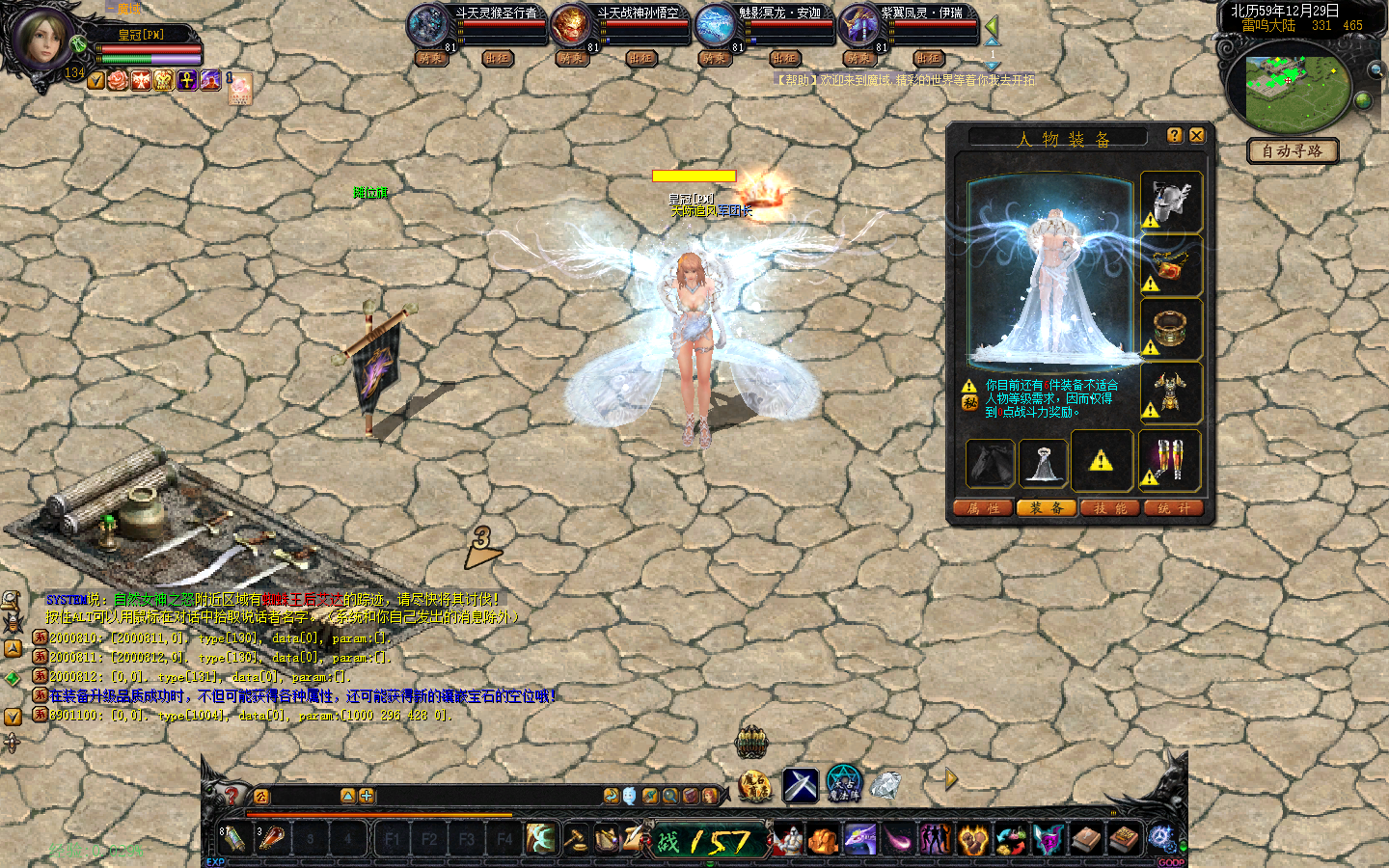This screenshot has width=1389, height=868.
Task: Click the player portrait avatar
Action: (x=41, y=39)
